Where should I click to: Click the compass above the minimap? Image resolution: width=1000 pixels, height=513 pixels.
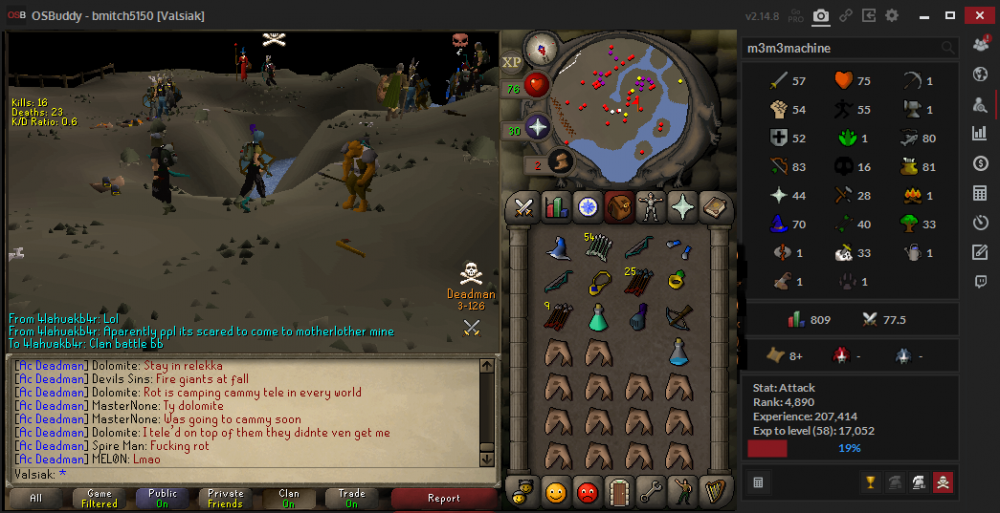541,46
